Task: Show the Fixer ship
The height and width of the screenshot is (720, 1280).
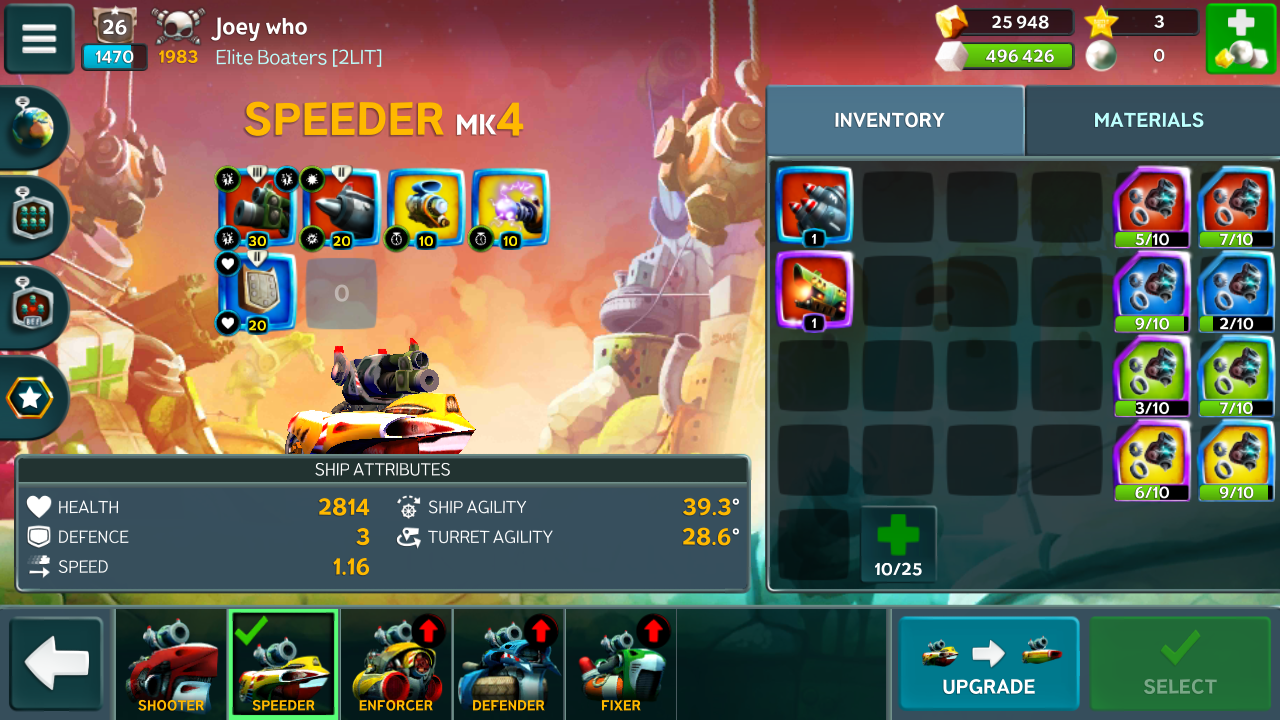Action: point(621,664)
